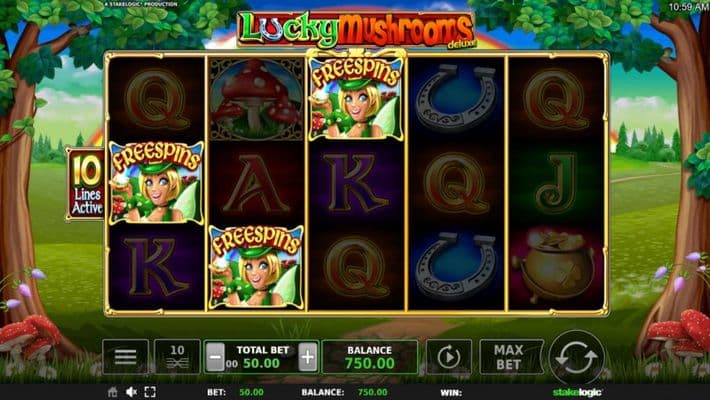Screen dimensions: 710x400
Task: Start autoplay with the circular play button
Action: (449, 357)
